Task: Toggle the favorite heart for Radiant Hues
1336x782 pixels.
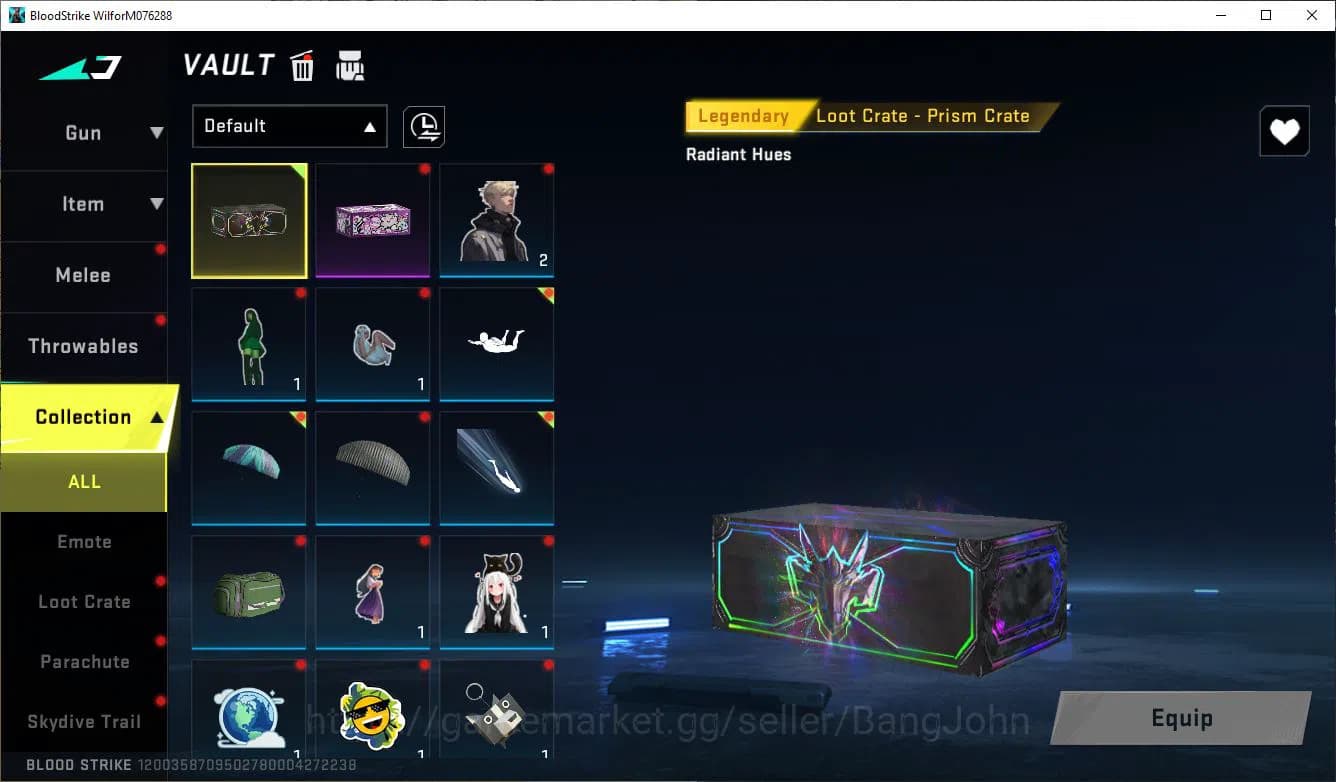Action: click(1284, 130)
